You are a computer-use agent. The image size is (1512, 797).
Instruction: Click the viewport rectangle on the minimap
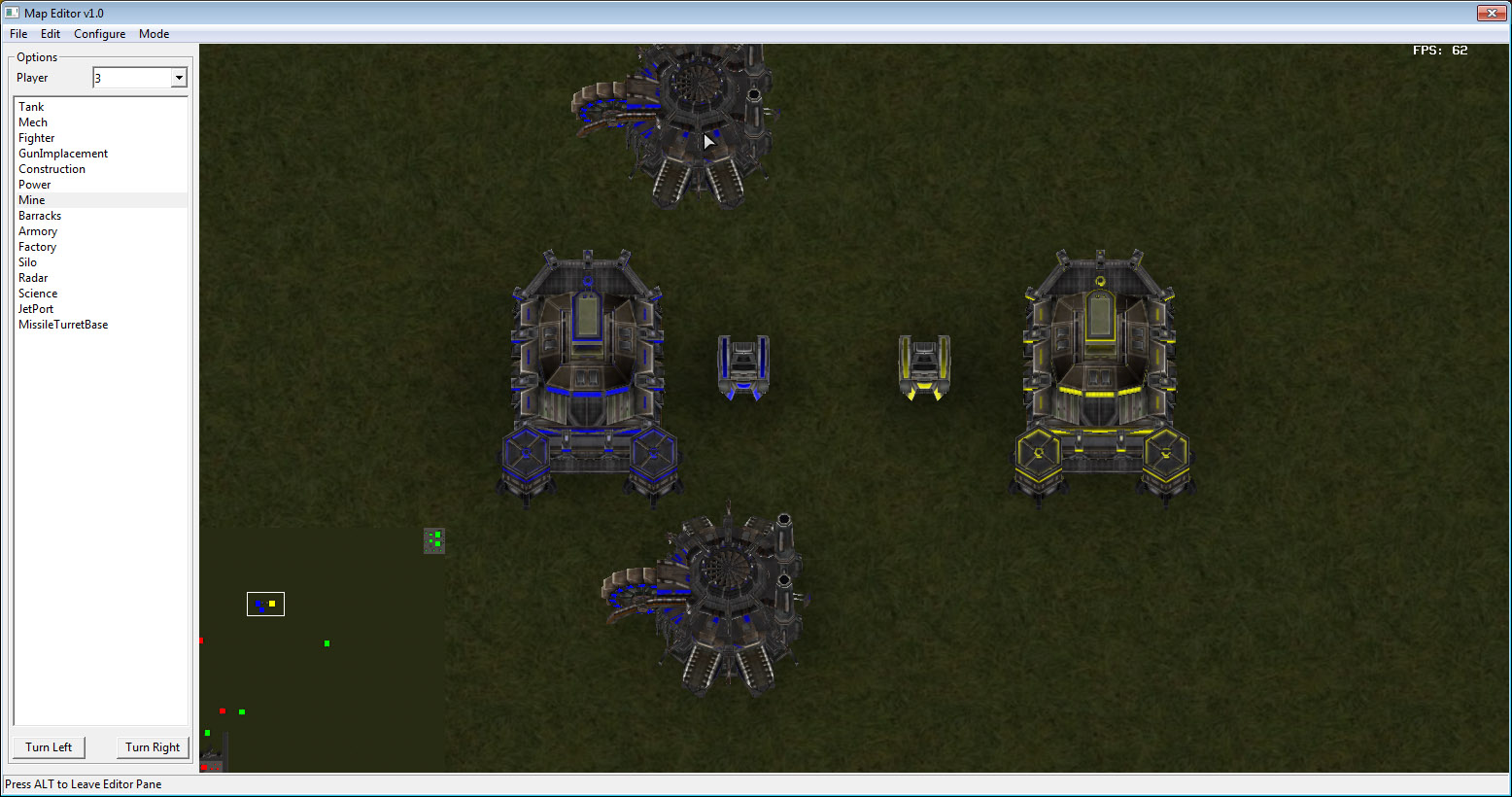tap(264, 604)
